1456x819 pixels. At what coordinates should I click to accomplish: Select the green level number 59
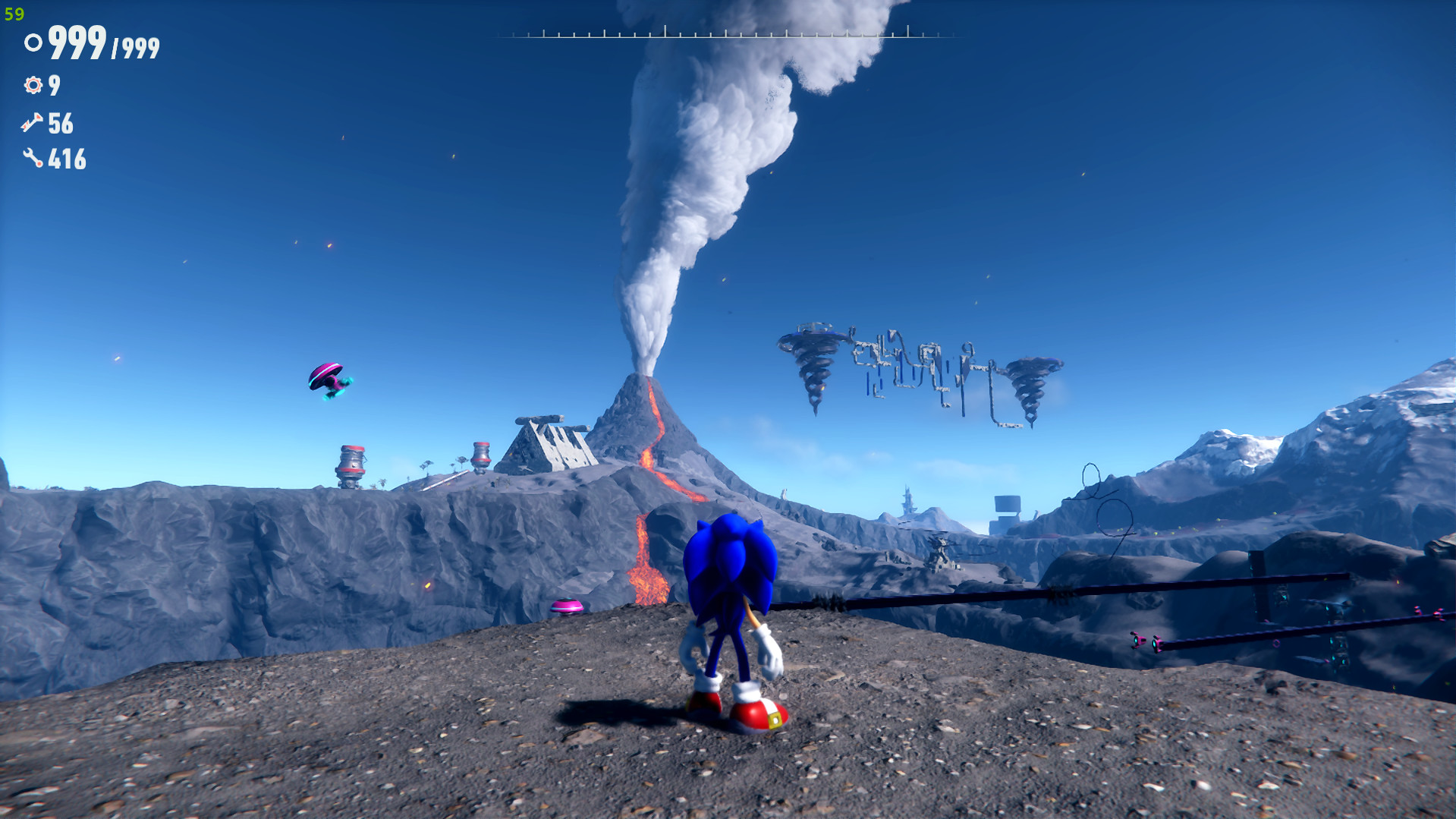coord(14,12)
